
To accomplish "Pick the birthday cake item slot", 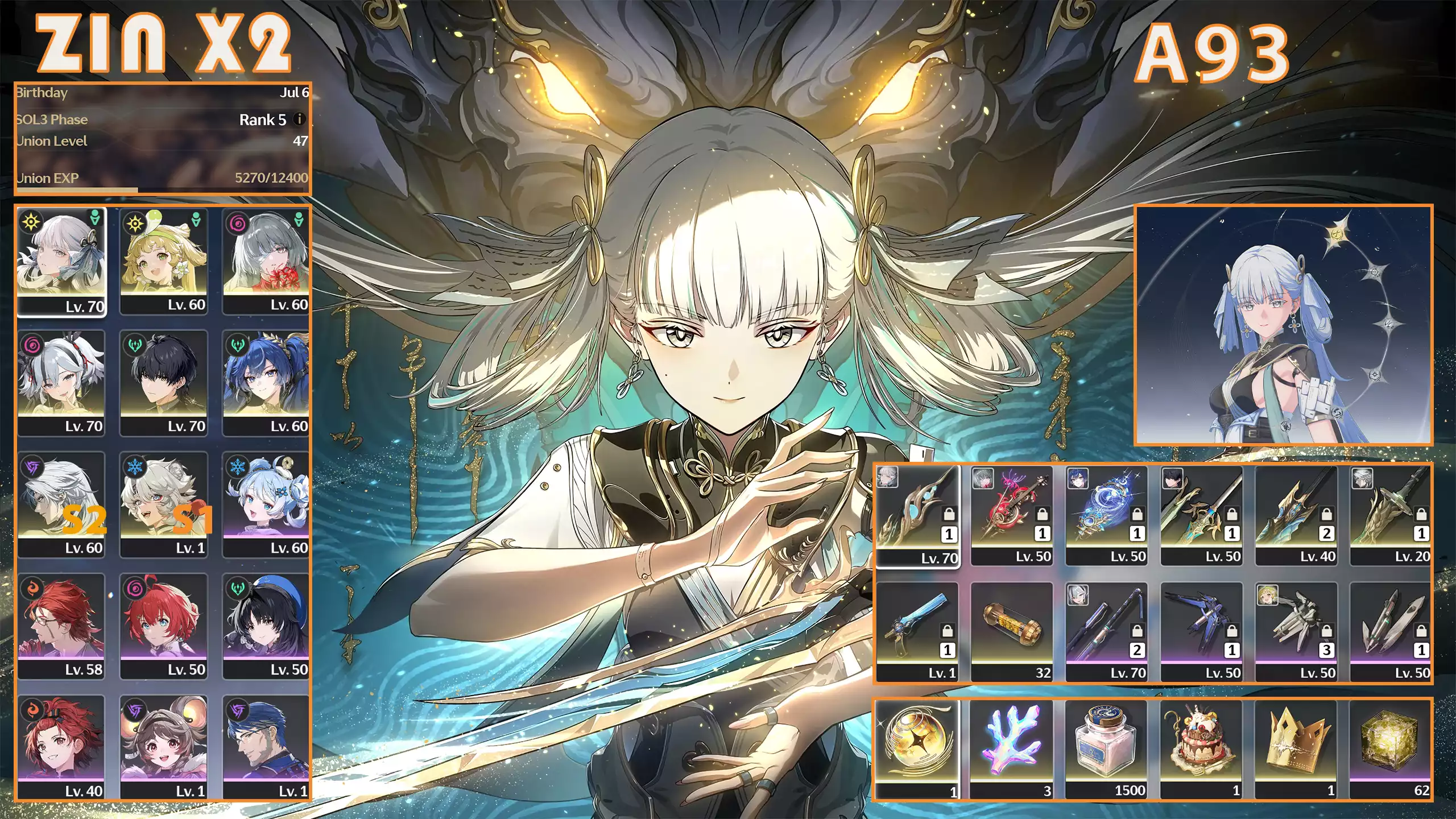I will click(1201, 748).
